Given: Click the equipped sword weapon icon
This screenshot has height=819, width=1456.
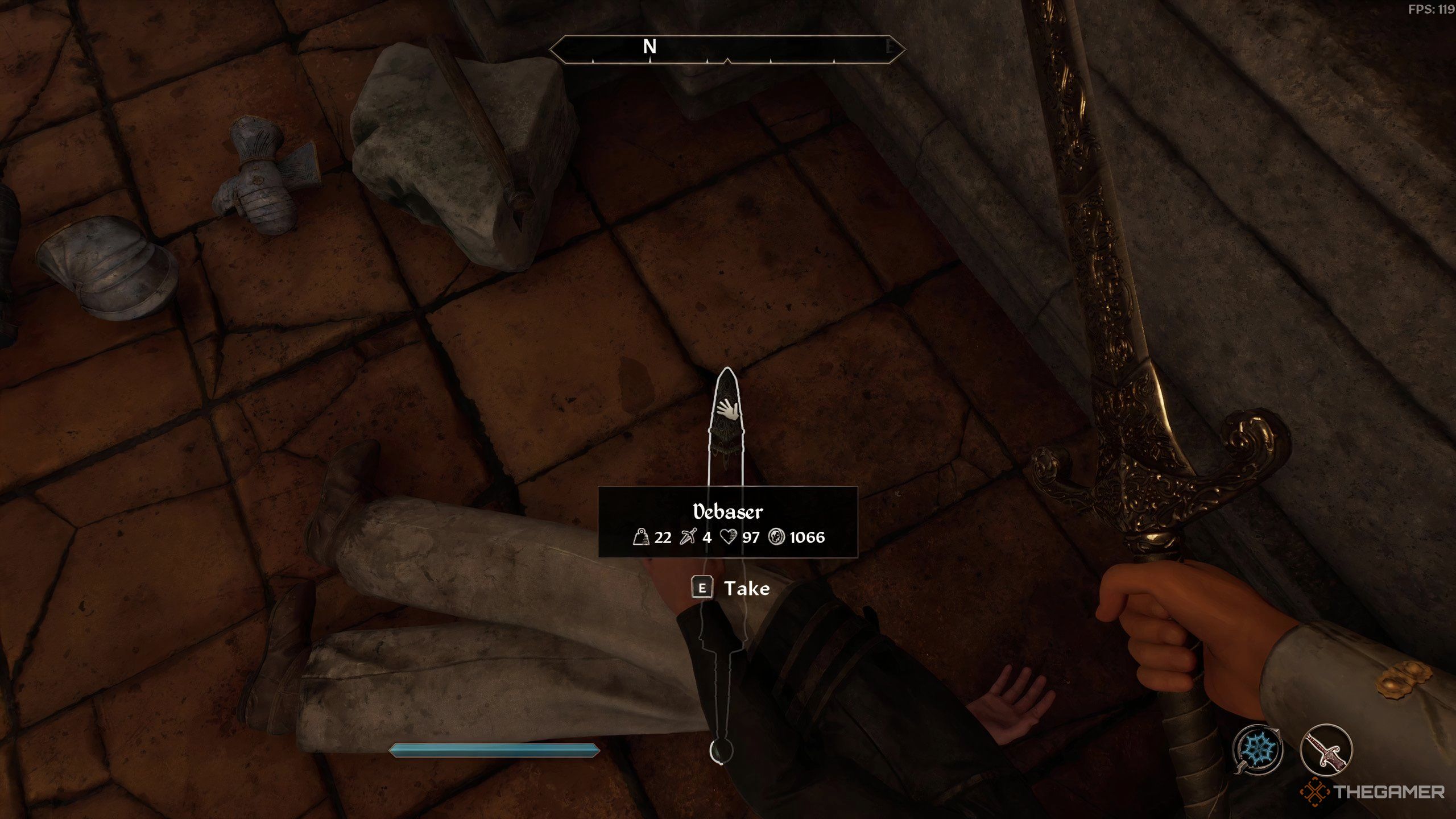Looking at the screenshot, I should pyautogui.click(x=1326, y=750).
